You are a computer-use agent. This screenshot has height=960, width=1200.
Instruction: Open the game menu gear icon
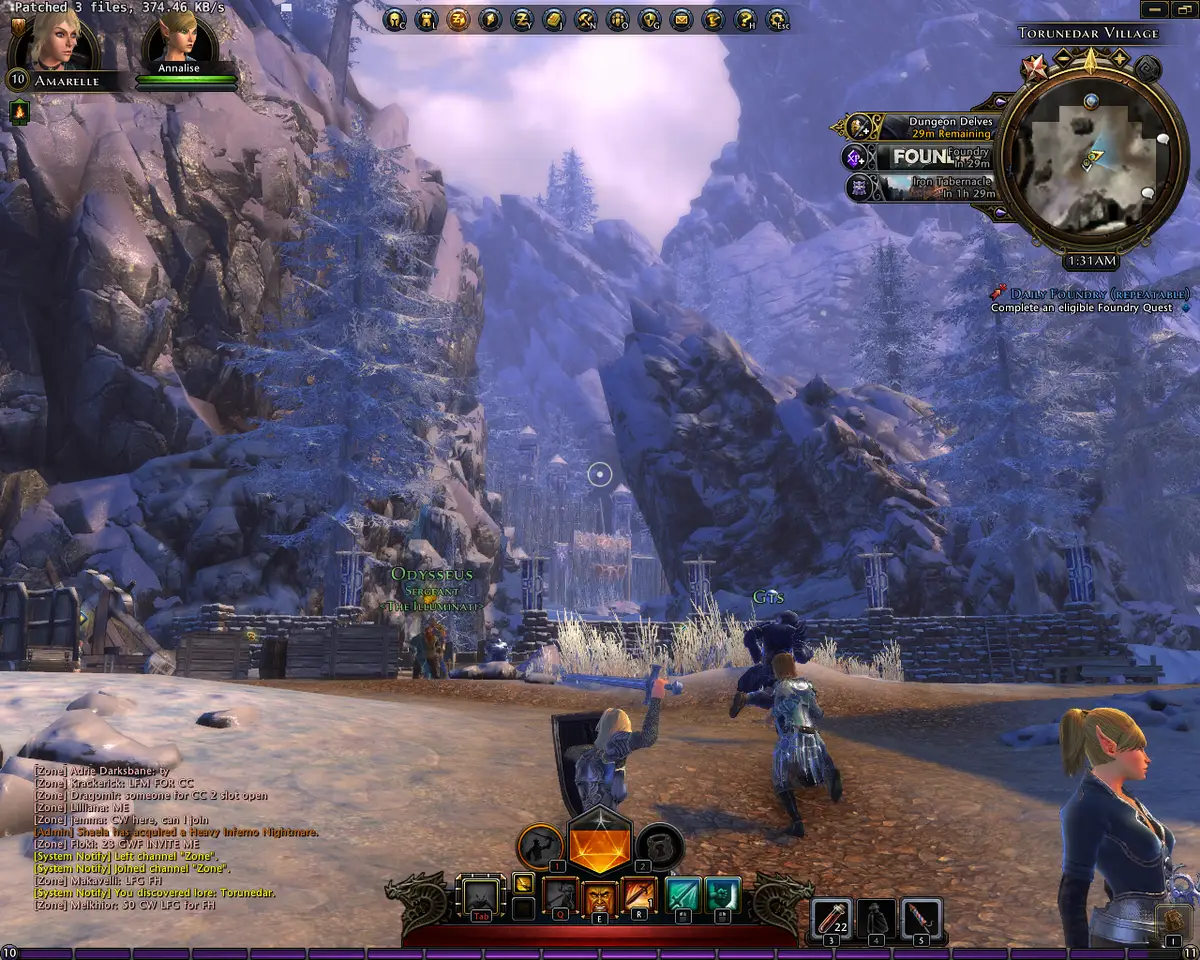click(777, 19)
